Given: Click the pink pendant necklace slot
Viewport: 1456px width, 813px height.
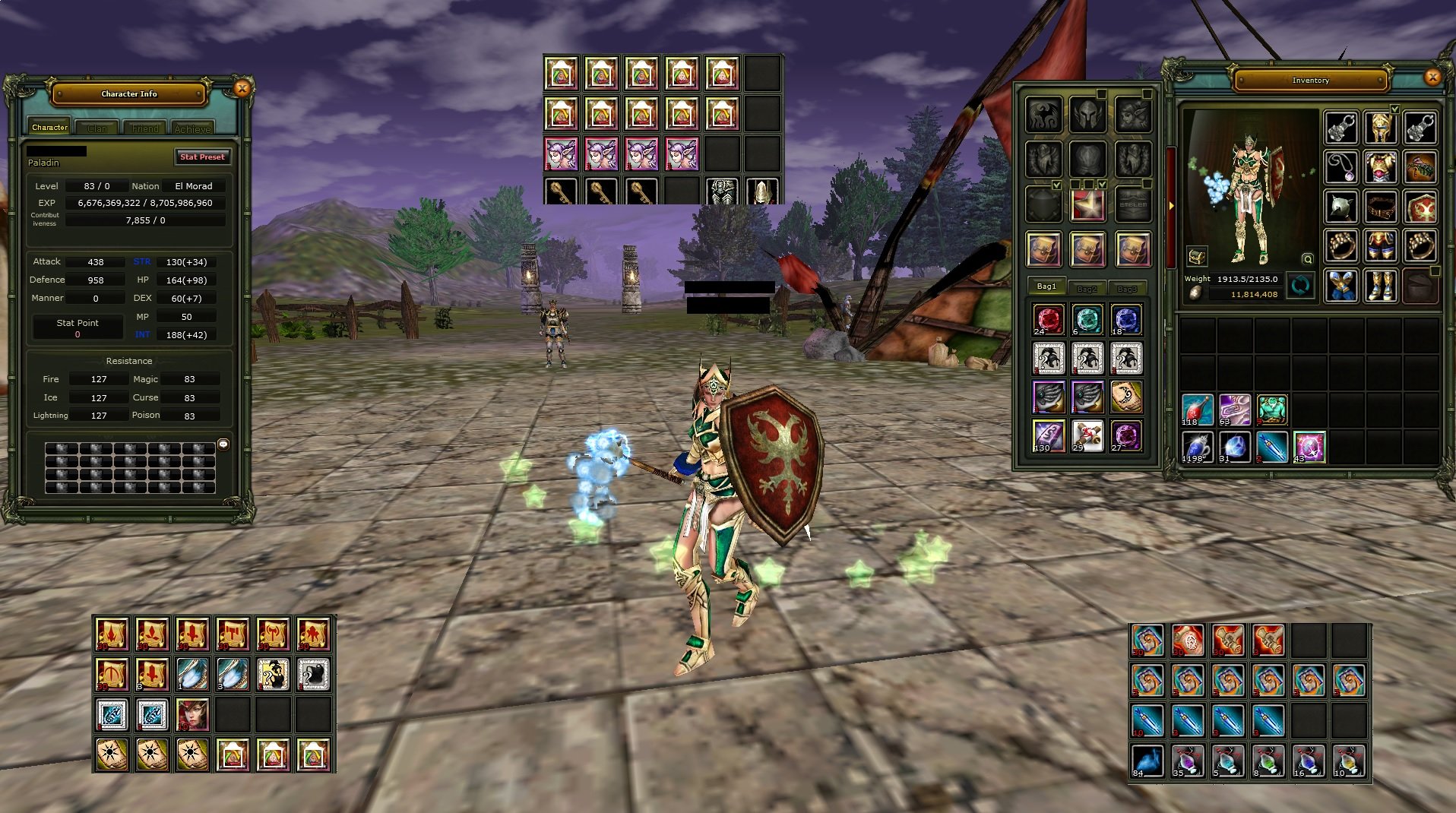Looking at the screenshot, I should tap(1343, 167).
